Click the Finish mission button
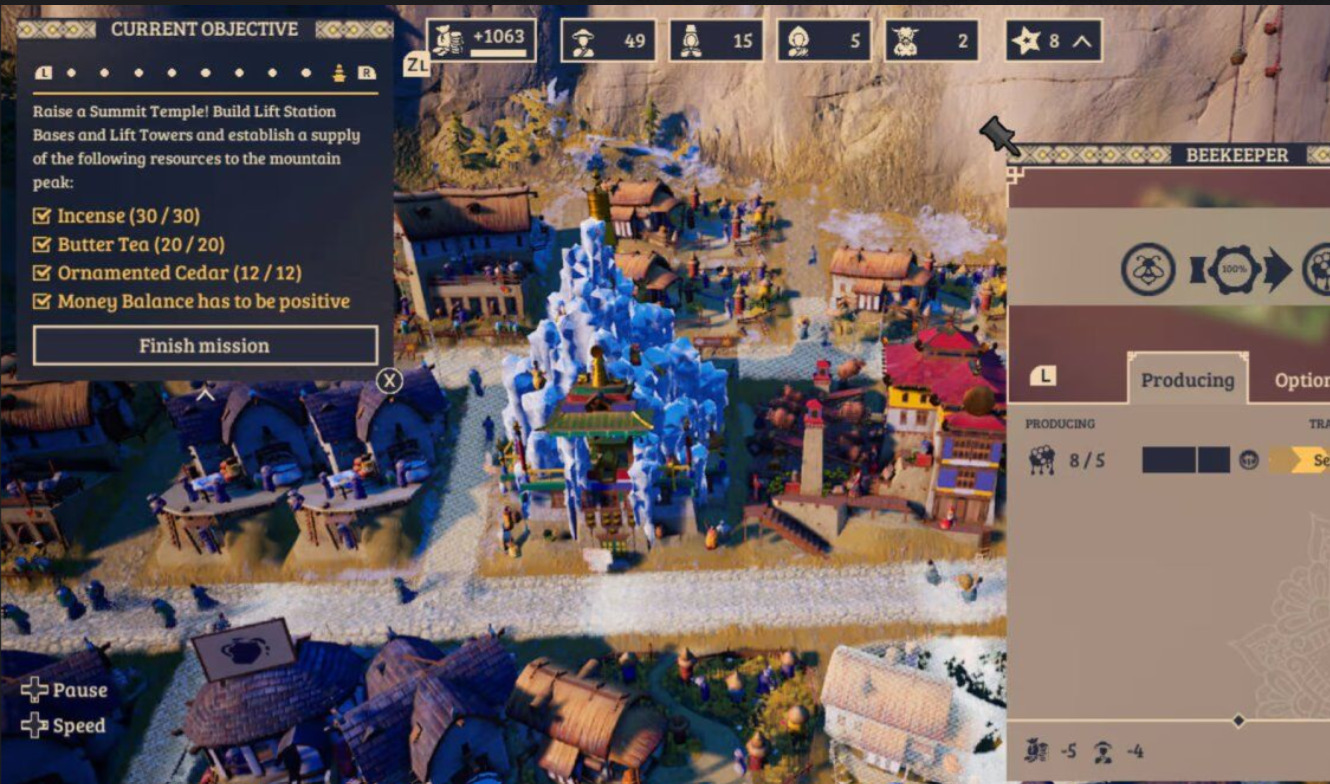Screen dimensions: 1330x784 (x=205, y=346)
